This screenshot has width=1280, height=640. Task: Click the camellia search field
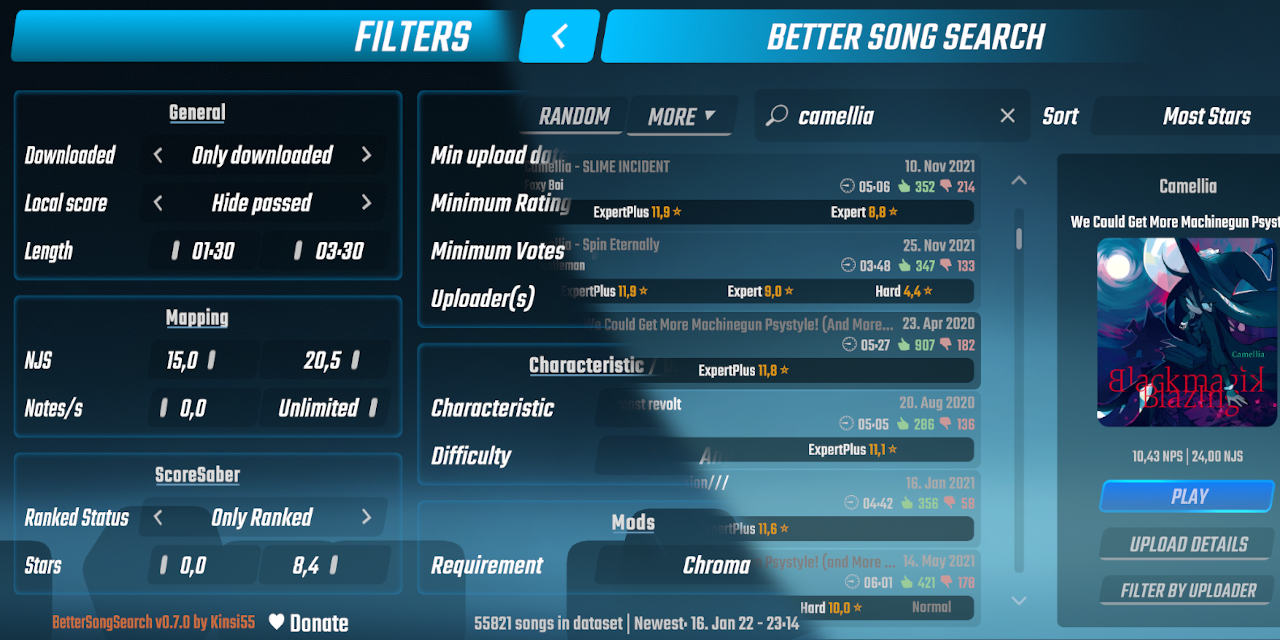click(x=890, y=116)
